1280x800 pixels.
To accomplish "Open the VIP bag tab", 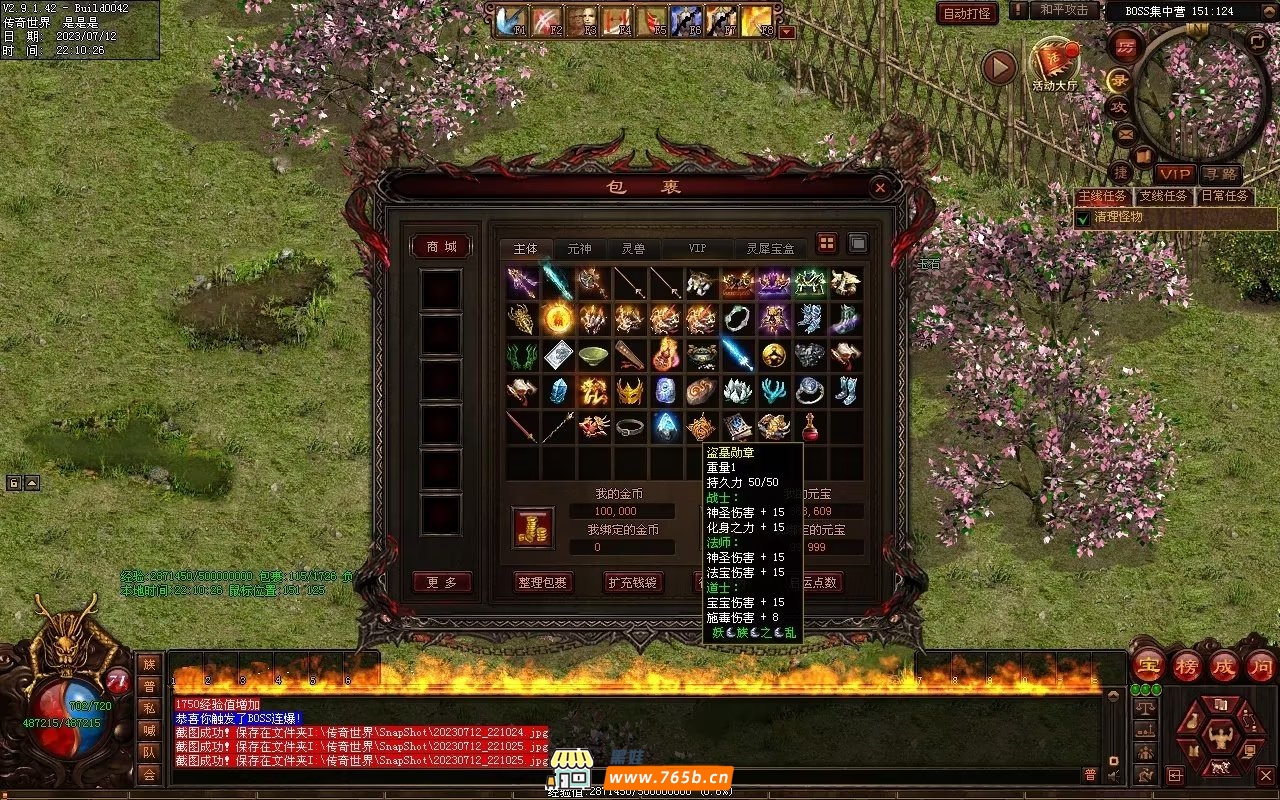I will point(697,248).
